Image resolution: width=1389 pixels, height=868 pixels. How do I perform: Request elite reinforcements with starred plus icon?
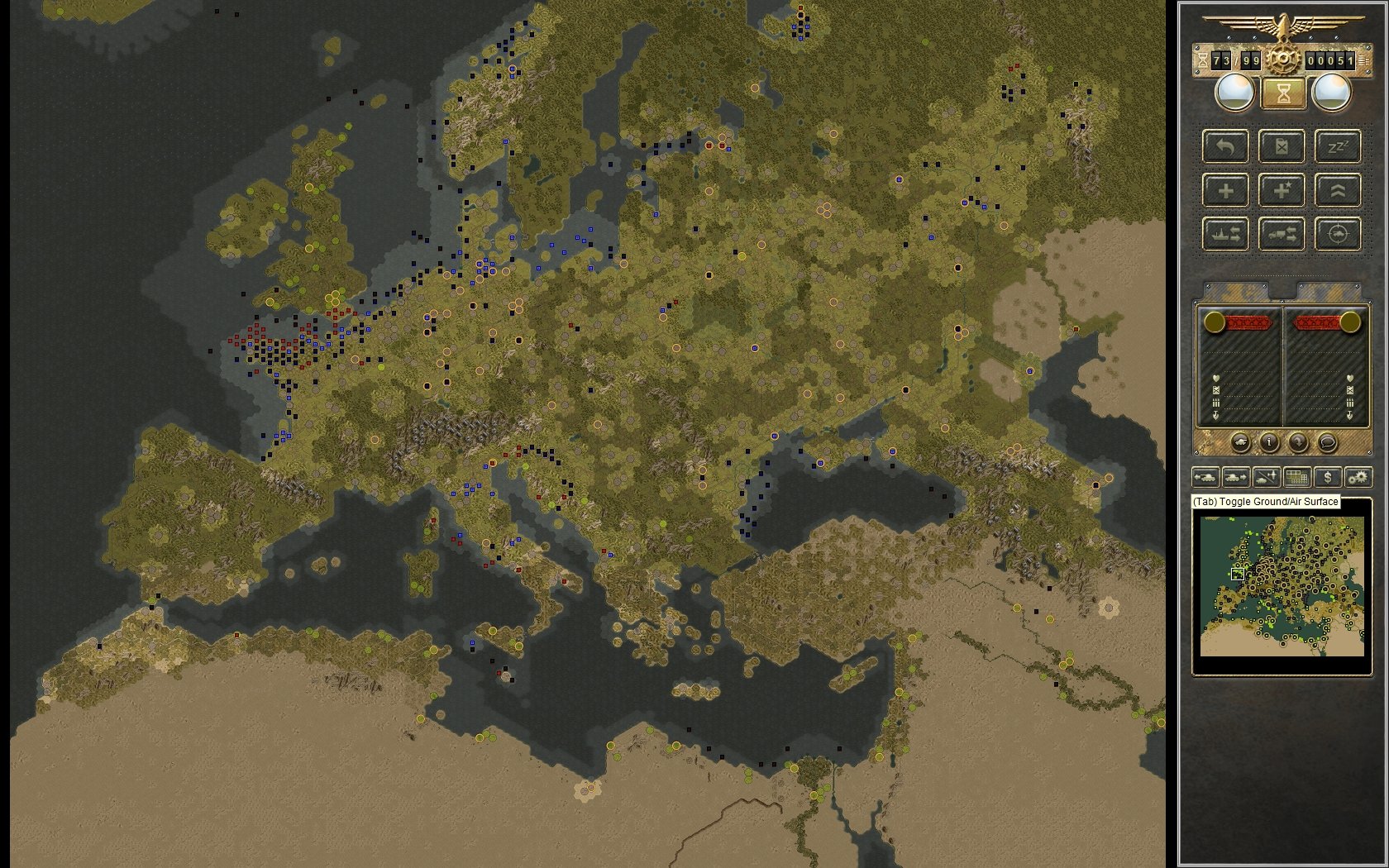pyautogui.click(x=1280, y=190)
